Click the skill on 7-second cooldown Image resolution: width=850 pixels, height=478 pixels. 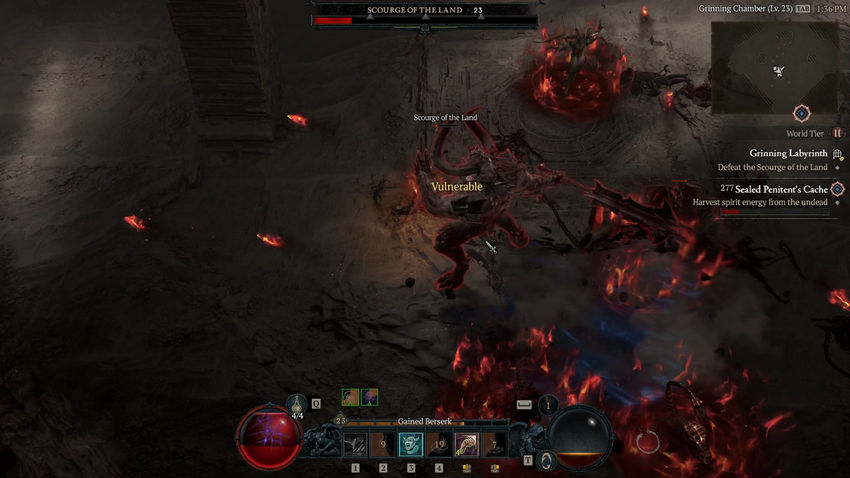click(x=495, y=444)
